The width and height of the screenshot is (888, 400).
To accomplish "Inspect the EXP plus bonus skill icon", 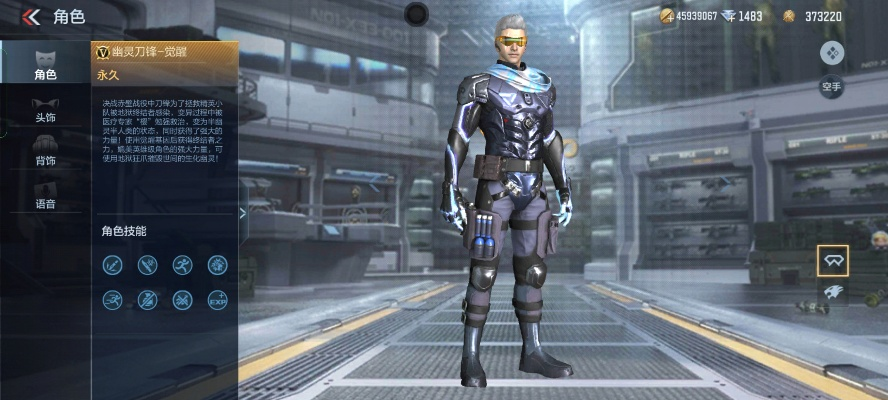I will tap(217, 299).
